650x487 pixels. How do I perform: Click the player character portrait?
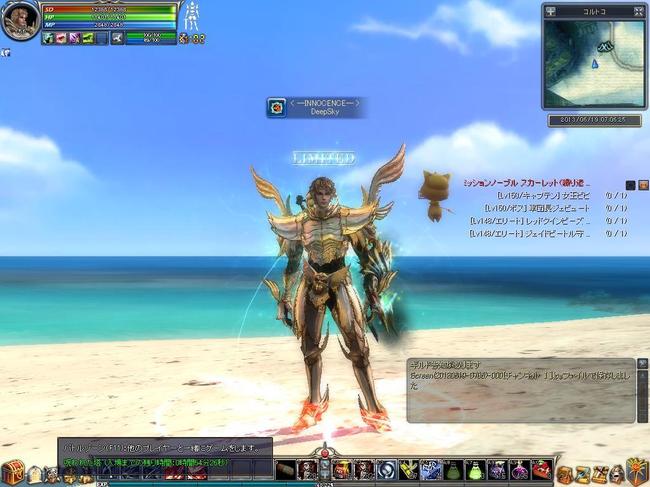(x=19, y=20)
